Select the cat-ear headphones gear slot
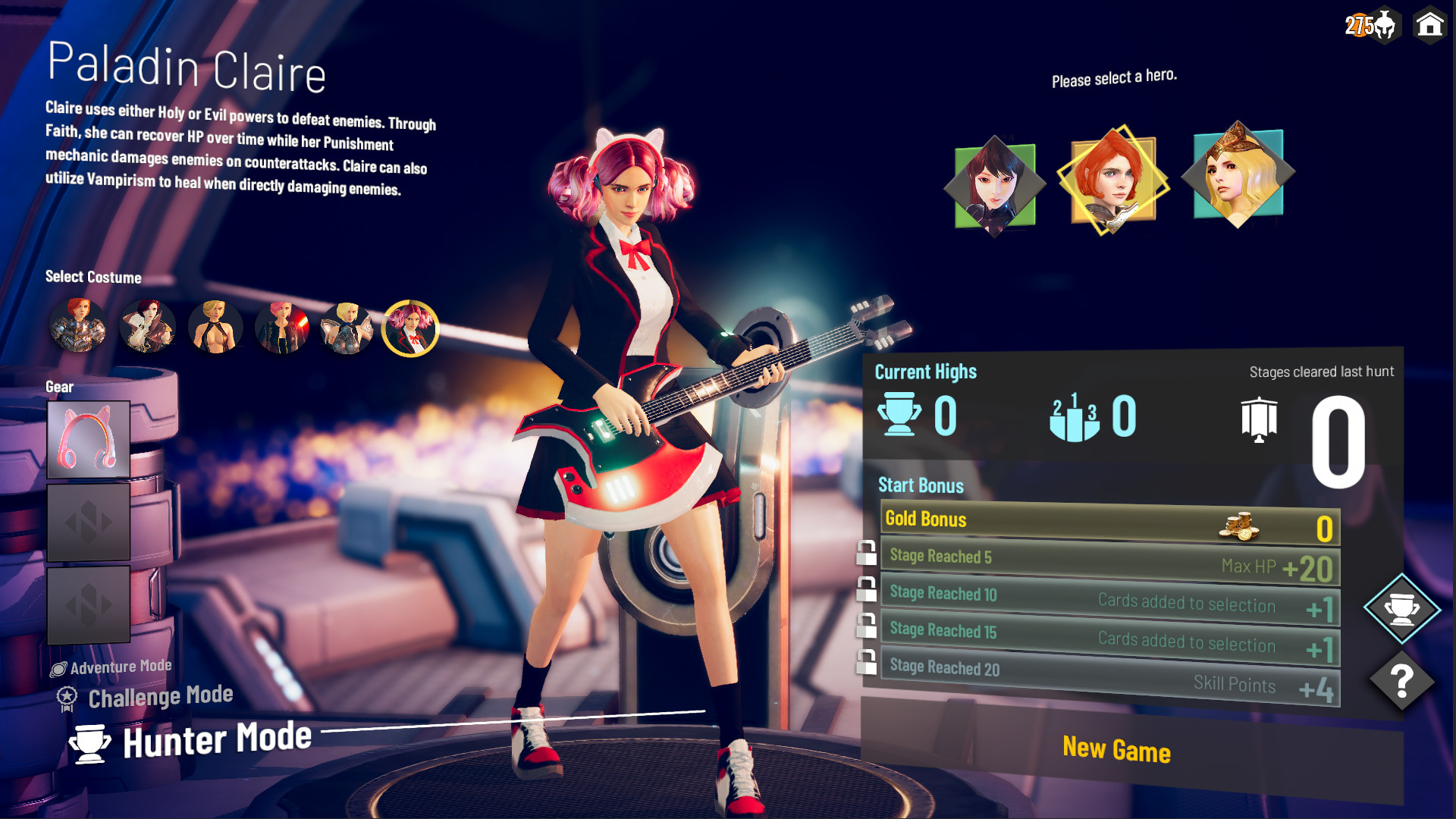The image size is (1456, 819). 89,440
